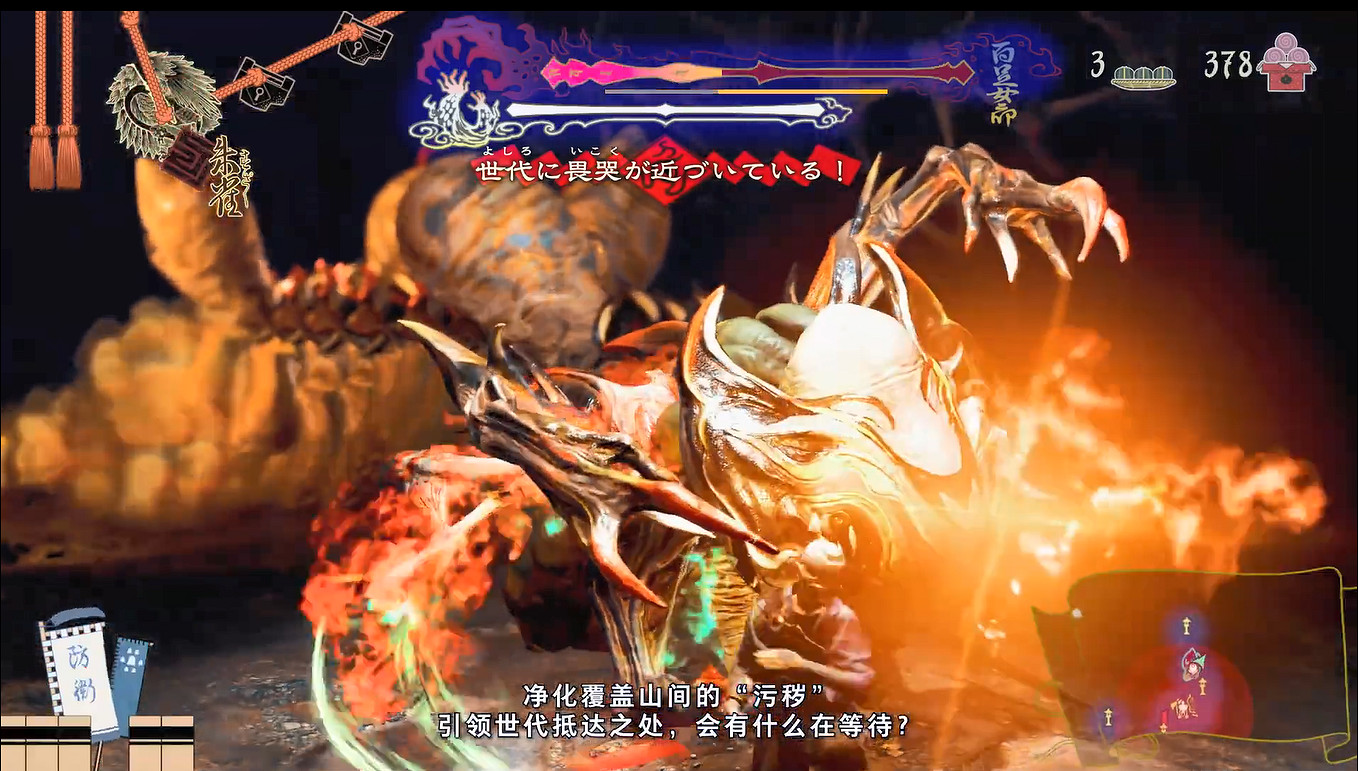1358x771 pixels.
Task: Click the boss health bar gauge
Action: click(x=700, y=70)
